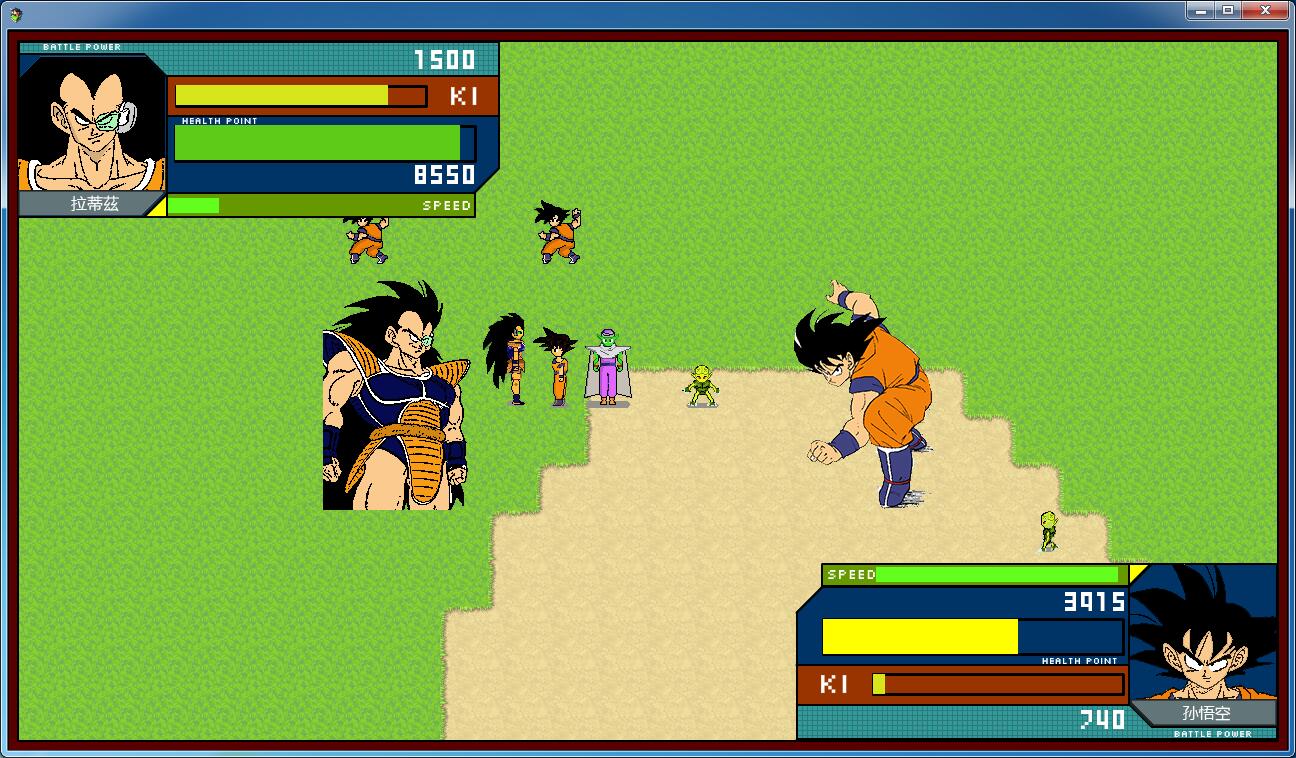Click the large Raditz character artwork
The image size is (1296, 758).
tap(395, 400)
